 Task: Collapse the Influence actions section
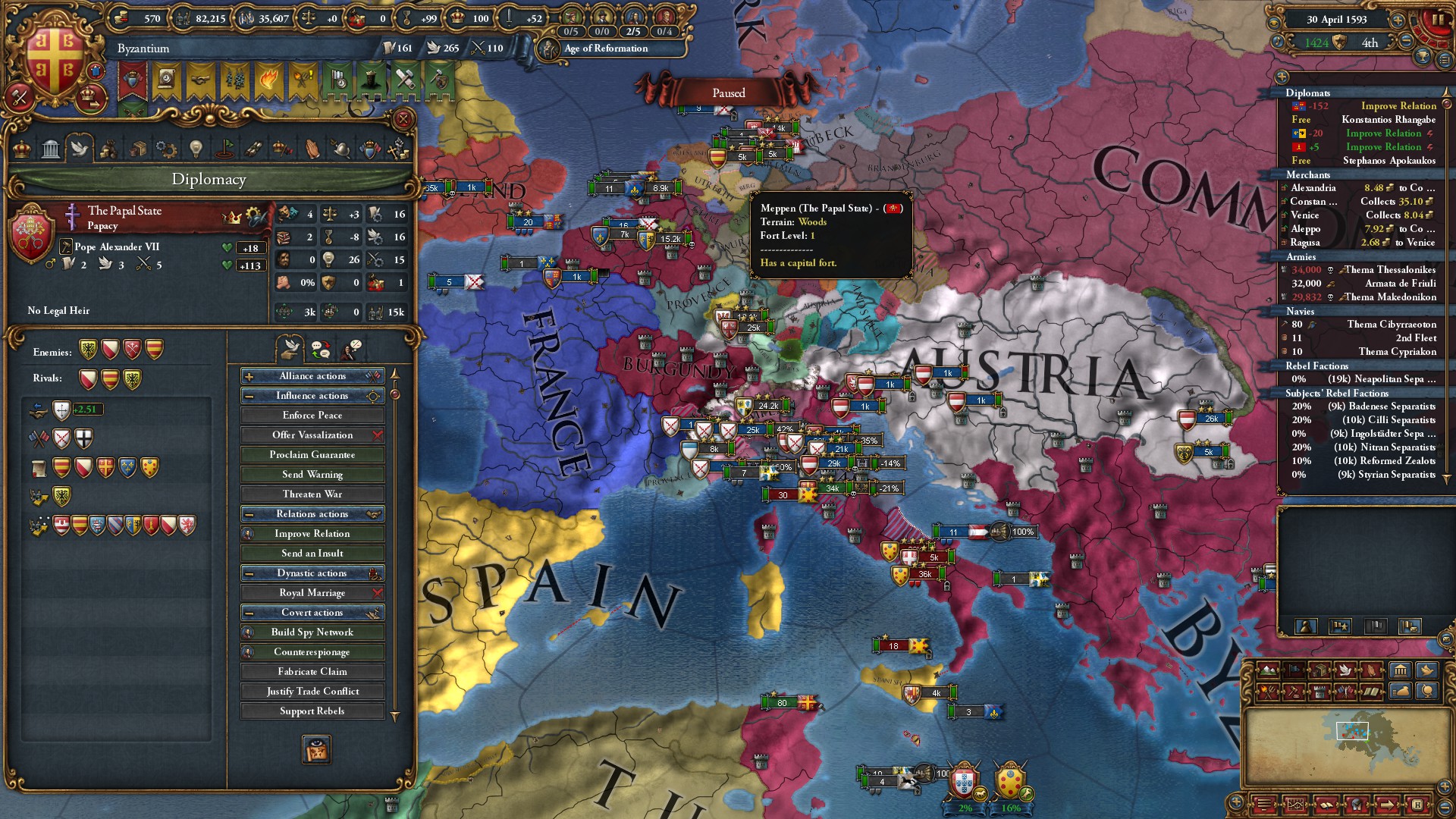(x=248, y=395)
